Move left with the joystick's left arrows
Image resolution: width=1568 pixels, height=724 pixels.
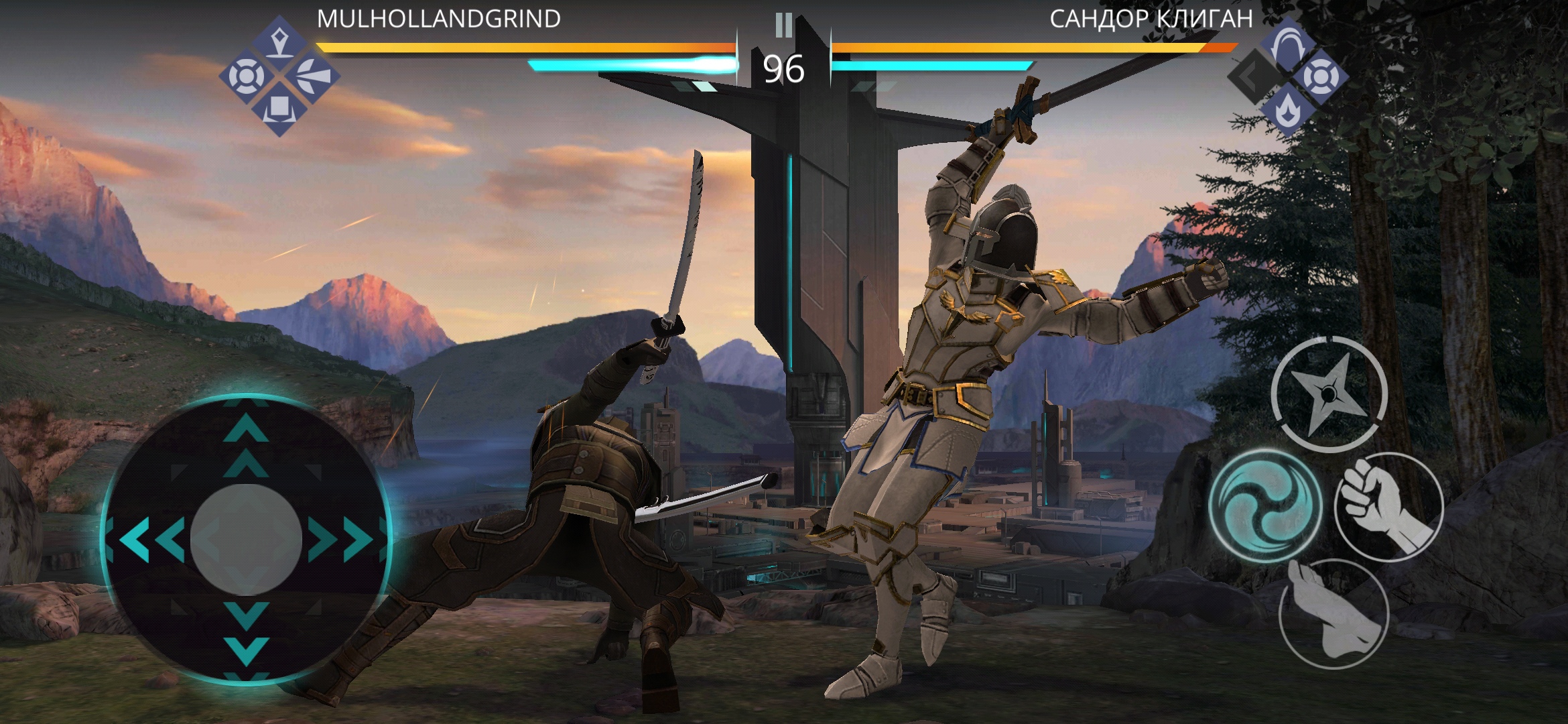pyautogui.click(x=152, y=538)
